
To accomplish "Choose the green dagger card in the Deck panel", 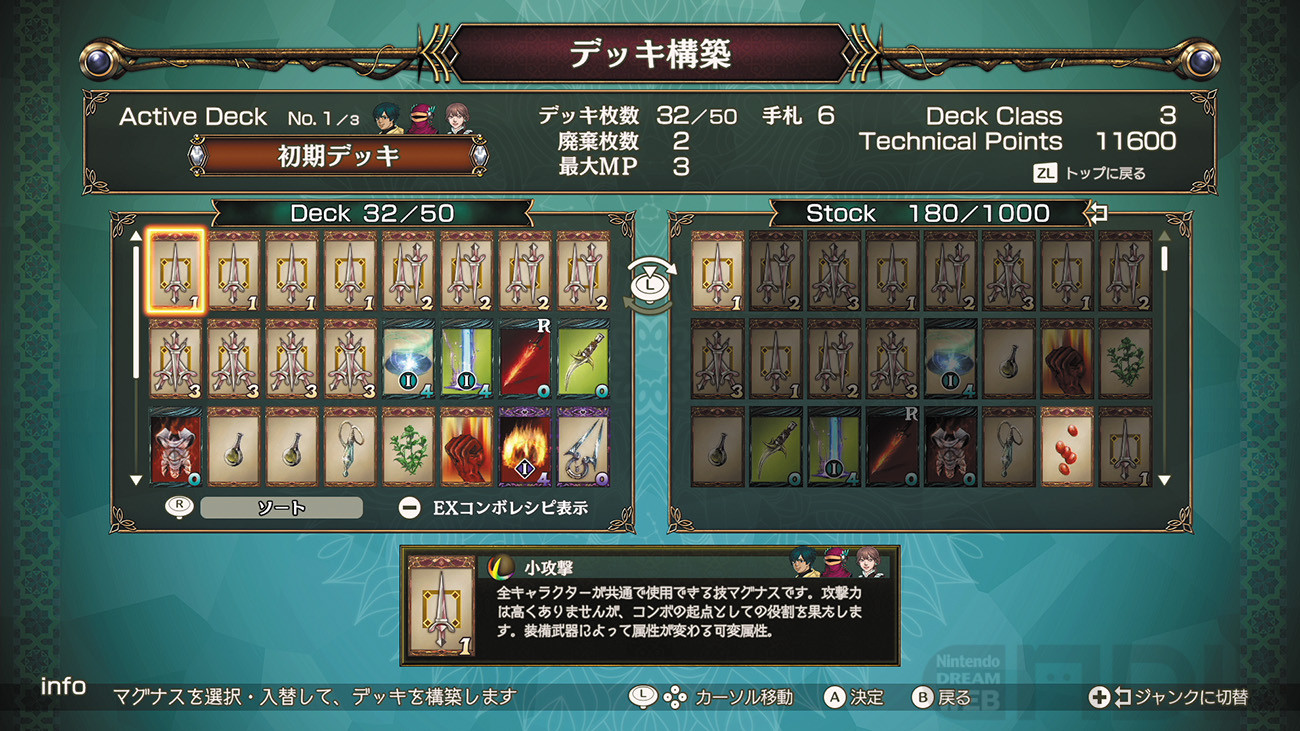I will [x=583, y=358].
